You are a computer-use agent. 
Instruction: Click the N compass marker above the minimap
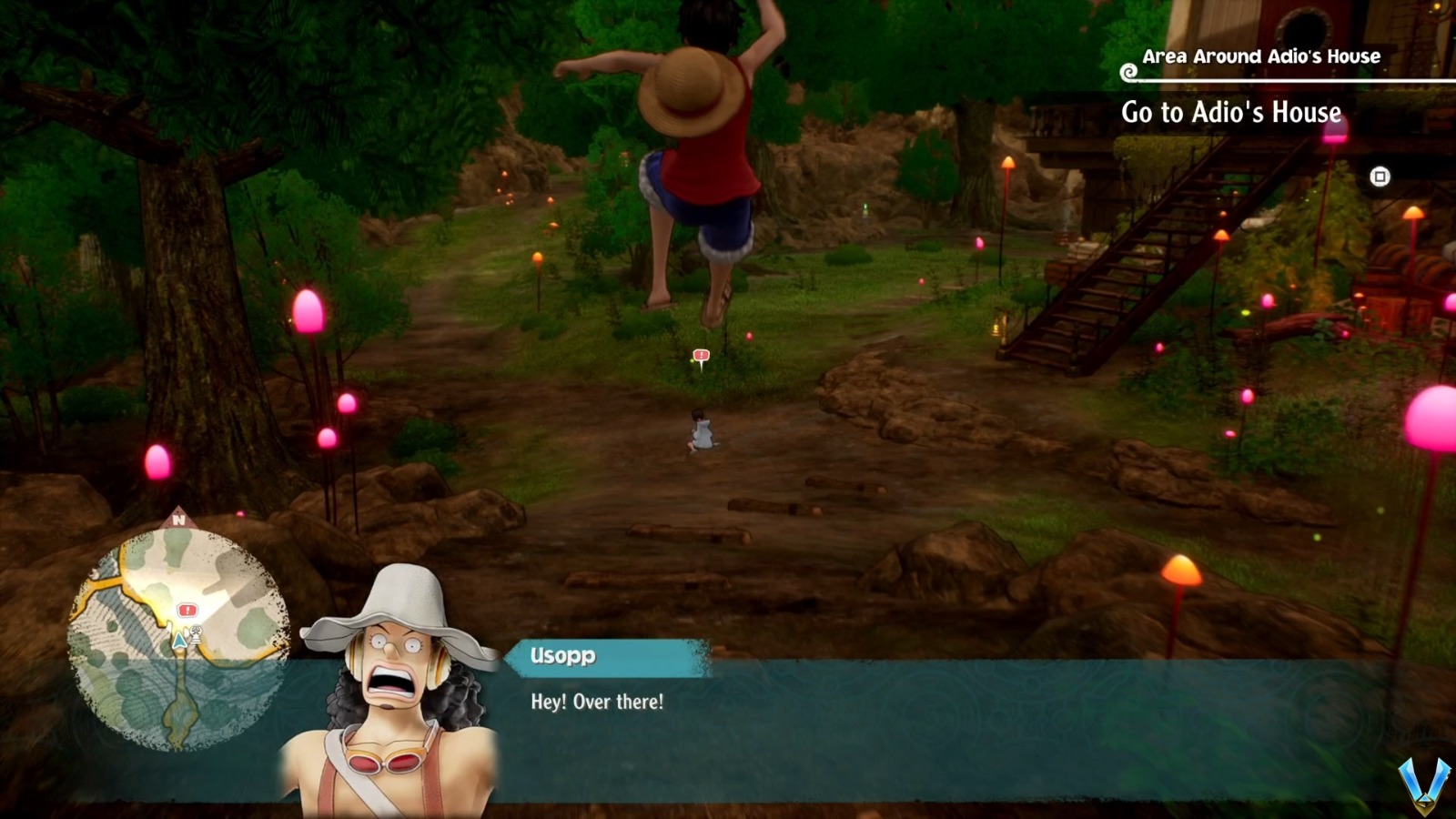pyautogui.click(x=180, y=519)
